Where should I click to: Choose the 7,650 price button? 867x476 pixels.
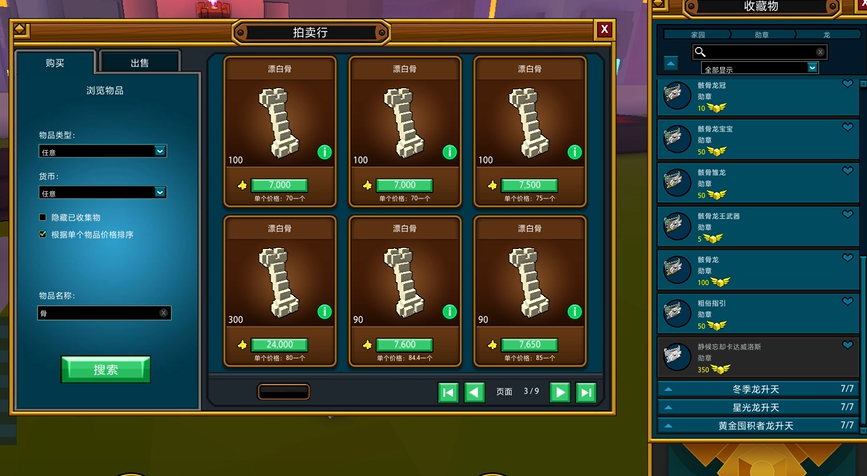pos(529,344)
